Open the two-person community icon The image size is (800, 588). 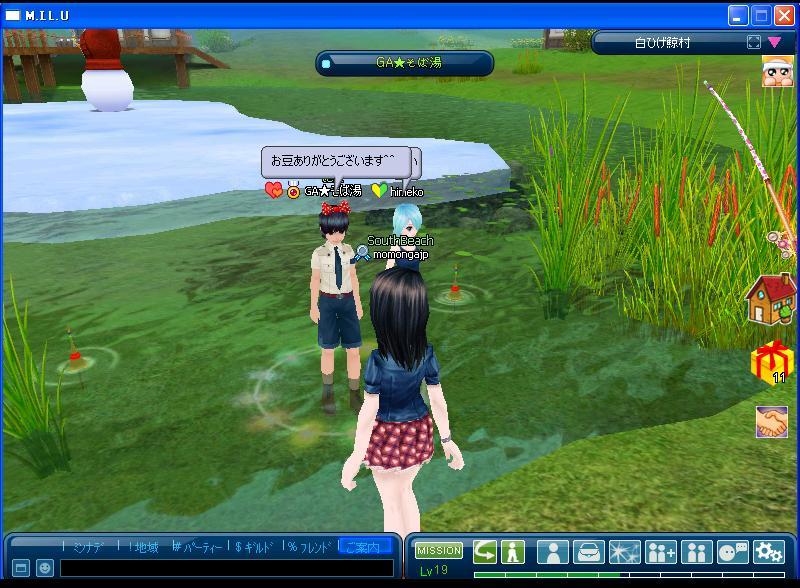pos(697,552)
